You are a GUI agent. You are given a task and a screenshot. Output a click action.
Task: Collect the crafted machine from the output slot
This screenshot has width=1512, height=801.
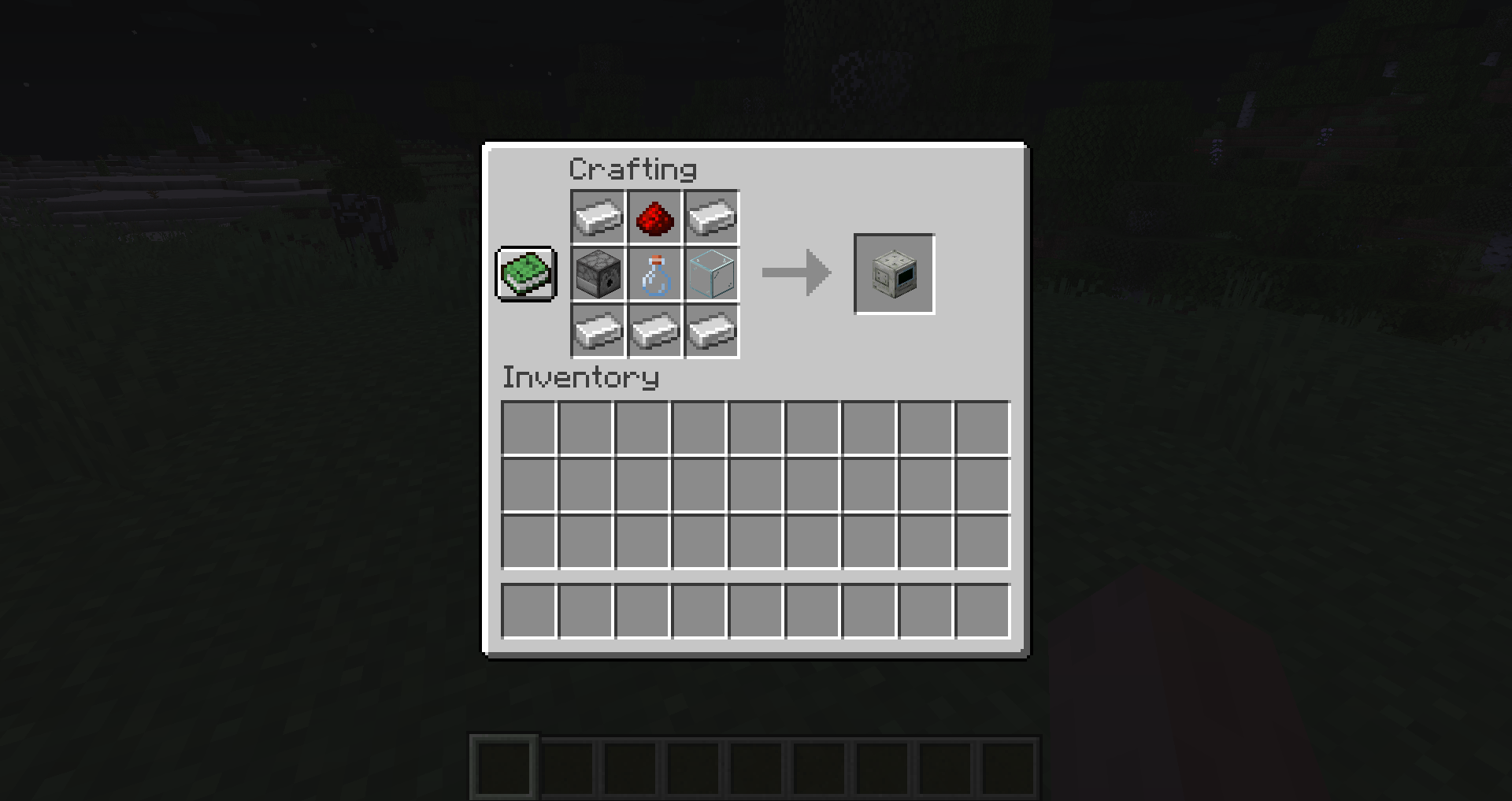point(894,274)
